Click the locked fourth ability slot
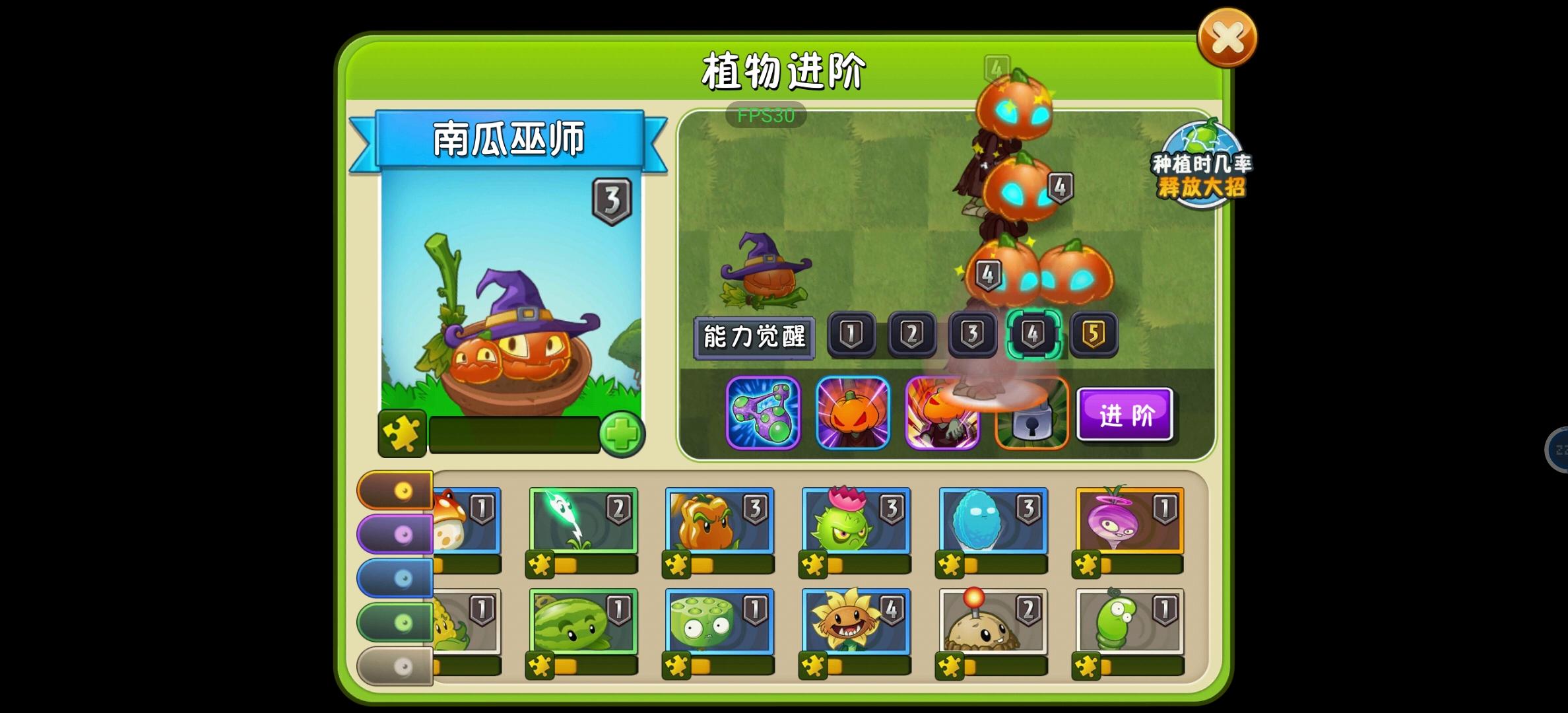Screen dimensions: 1568x713 (1032, 414)
